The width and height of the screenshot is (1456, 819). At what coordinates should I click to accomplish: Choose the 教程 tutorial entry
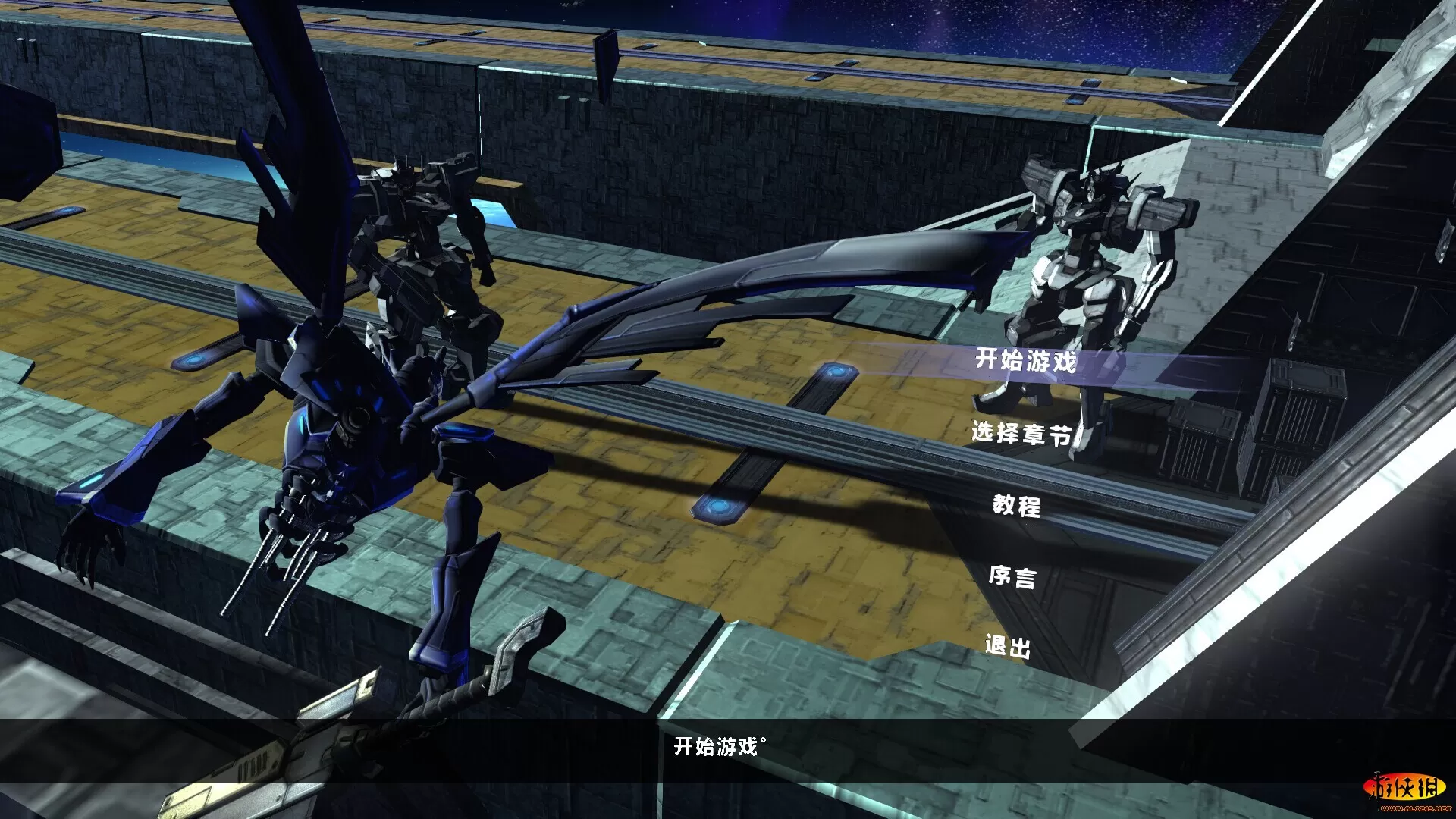click(1017, 505)
